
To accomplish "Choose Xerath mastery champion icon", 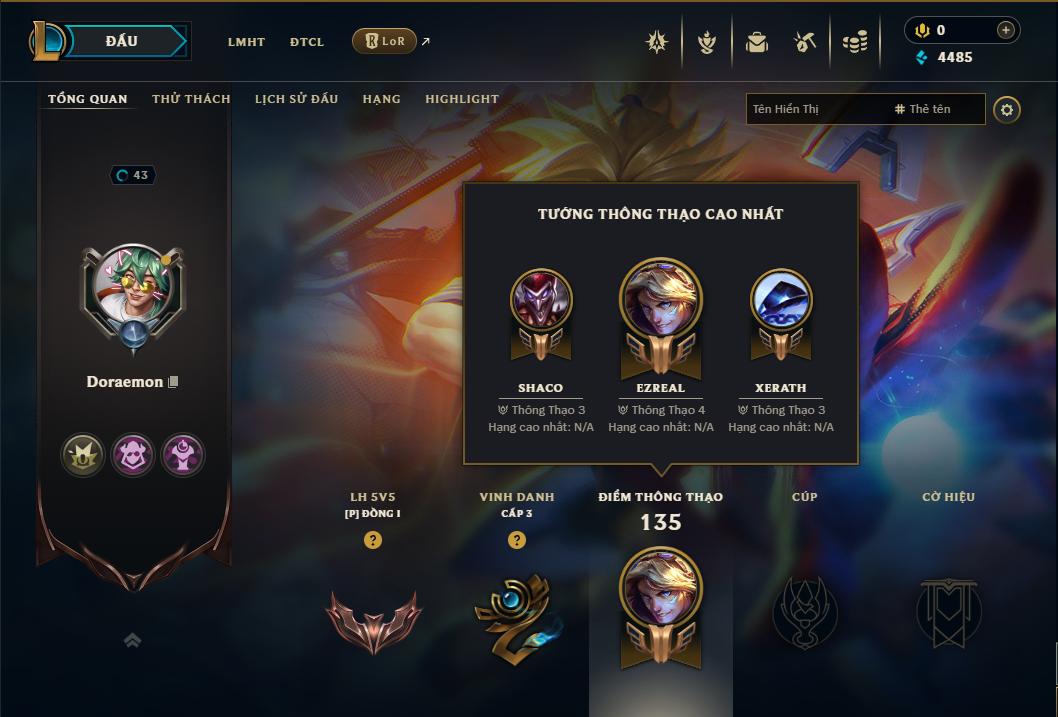I will coord(781,301).
